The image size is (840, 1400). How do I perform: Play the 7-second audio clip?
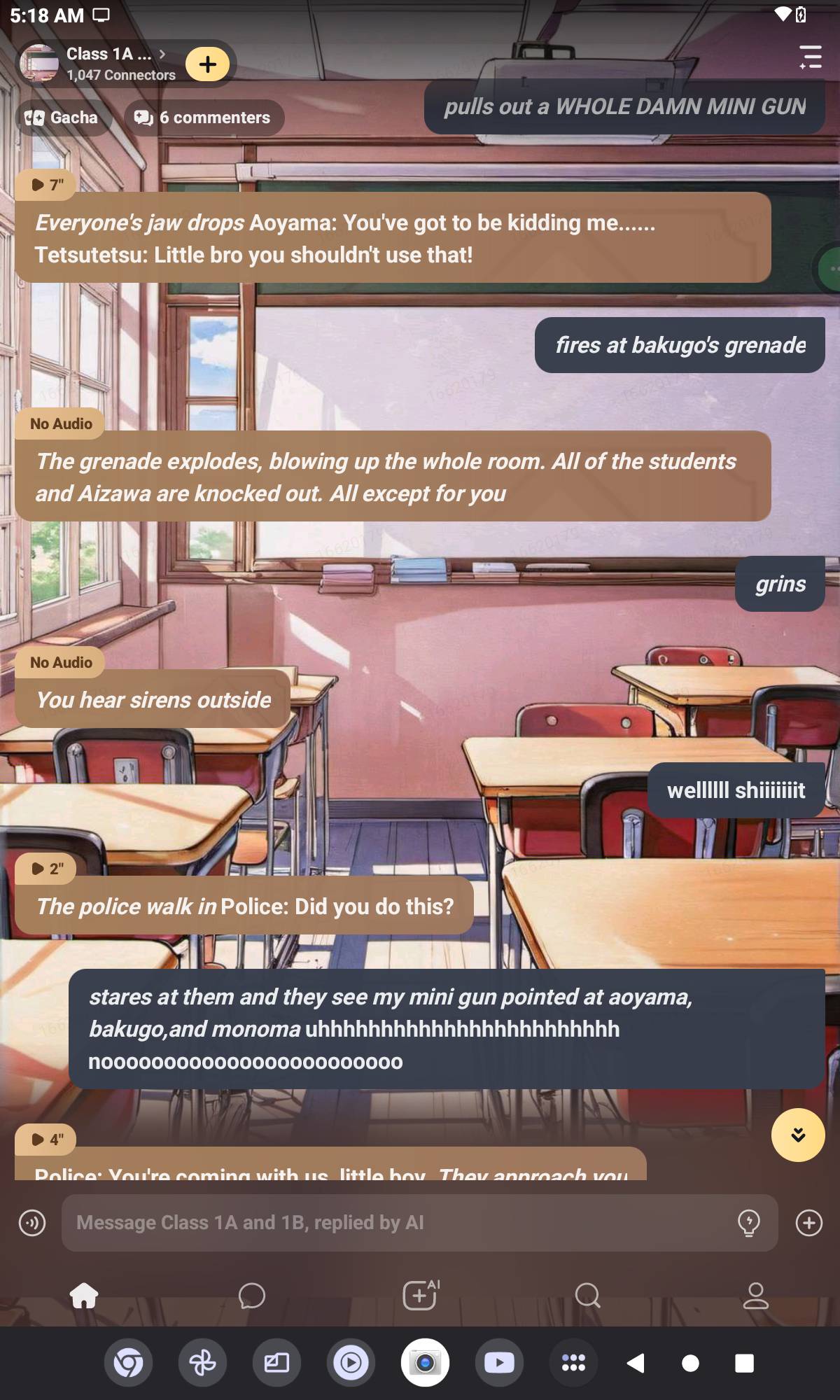[x=46, y=185]
